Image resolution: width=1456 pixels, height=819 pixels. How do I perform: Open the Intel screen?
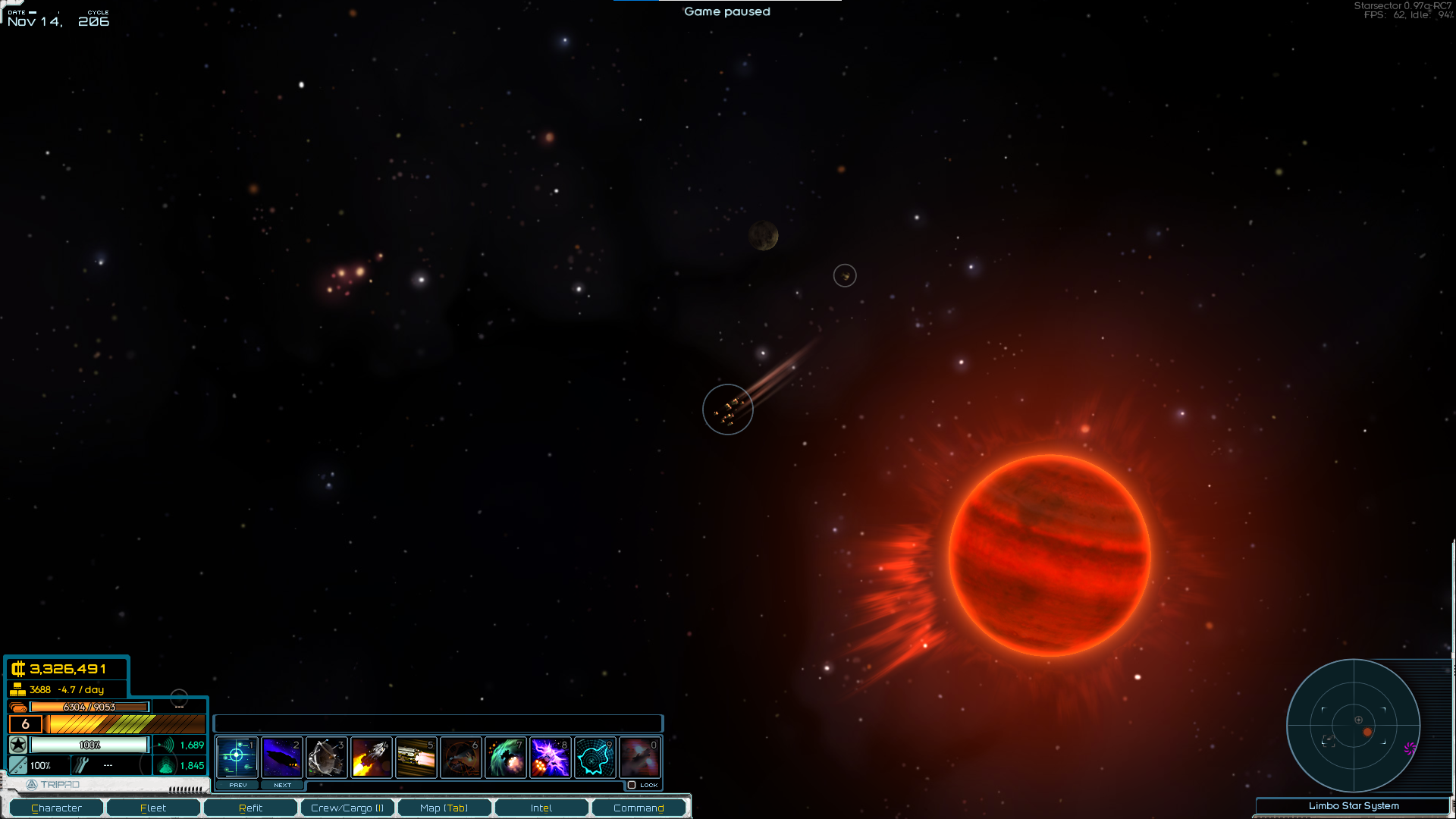pyautogui.click(x=541, y=808)
